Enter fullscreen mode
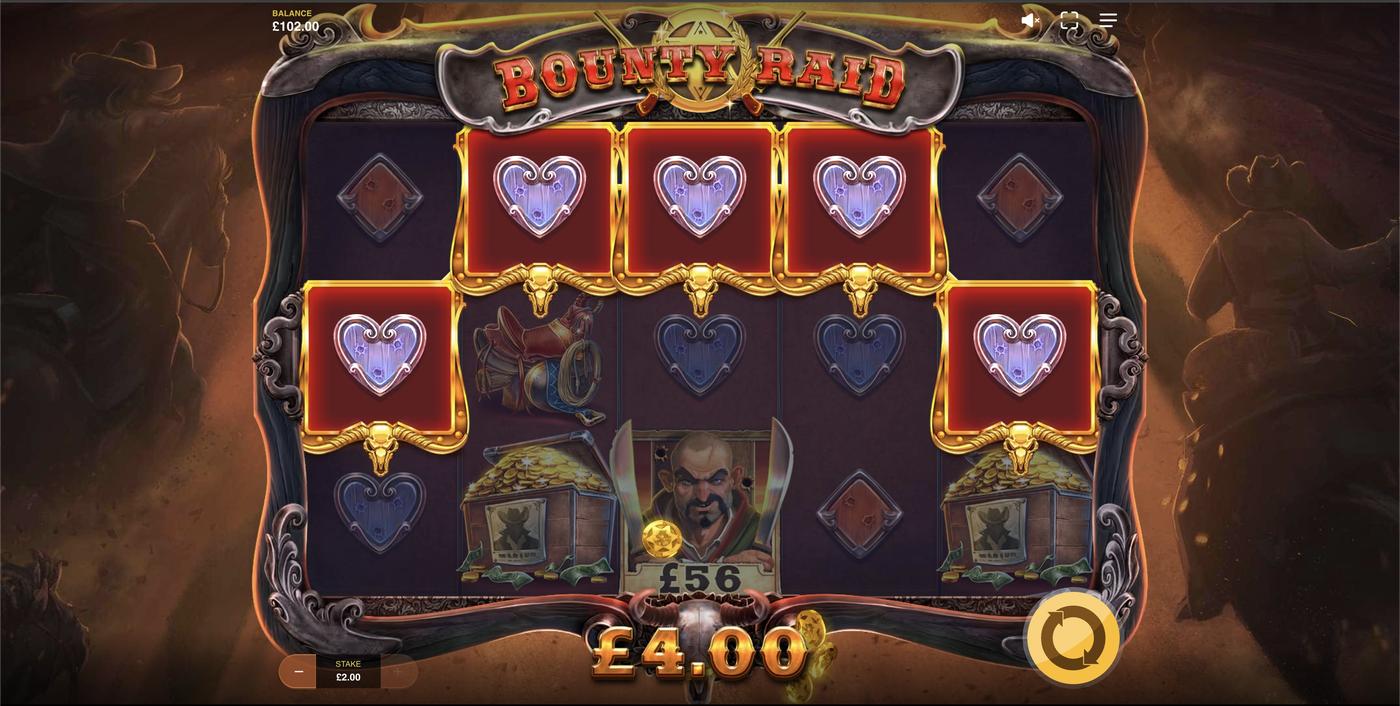Image resolution: width=1400 pixels, height=706 pixels. [x=1069, y=20]
